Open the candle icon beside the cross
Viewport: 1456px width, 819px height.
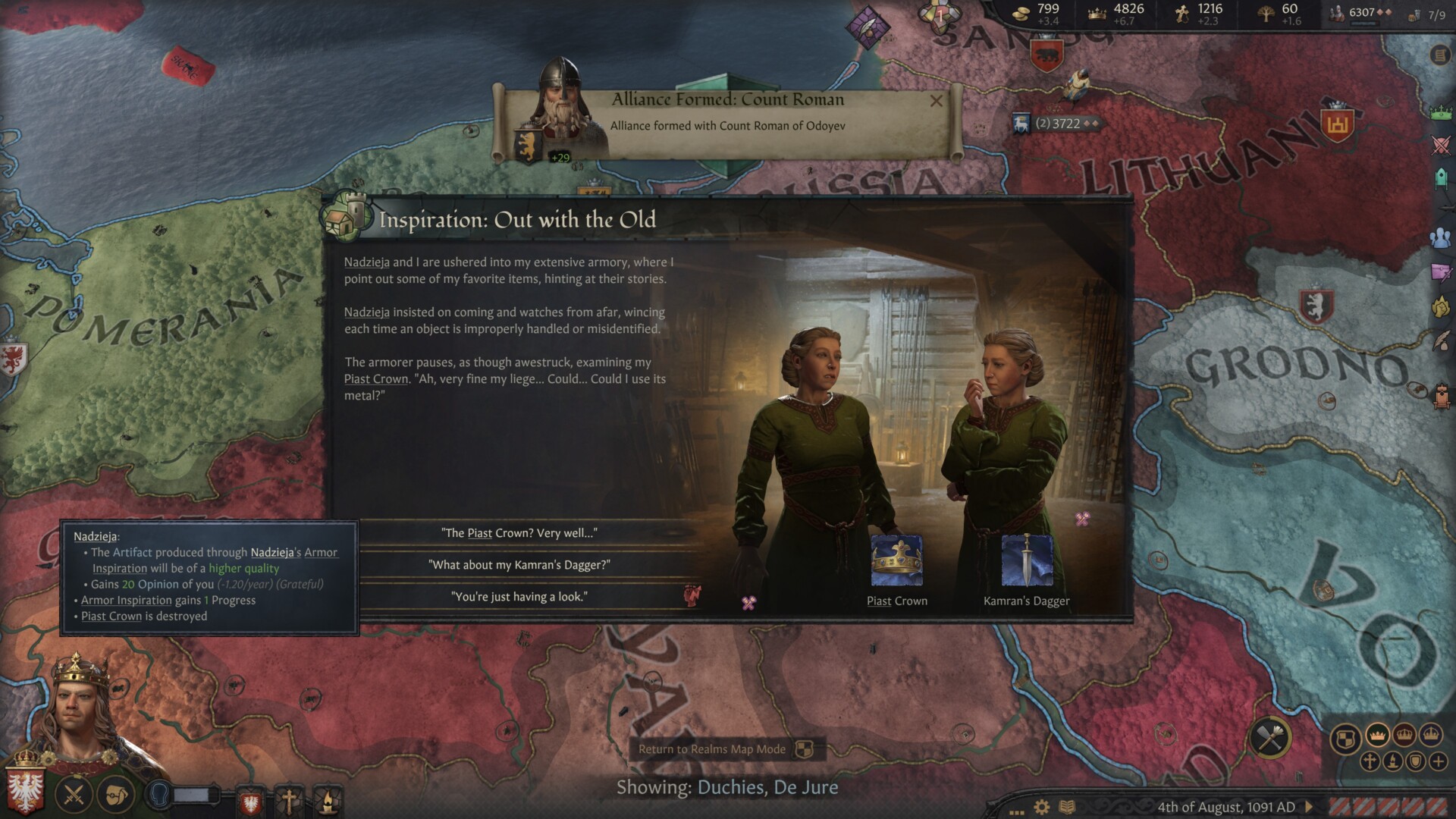pos(328,800)
